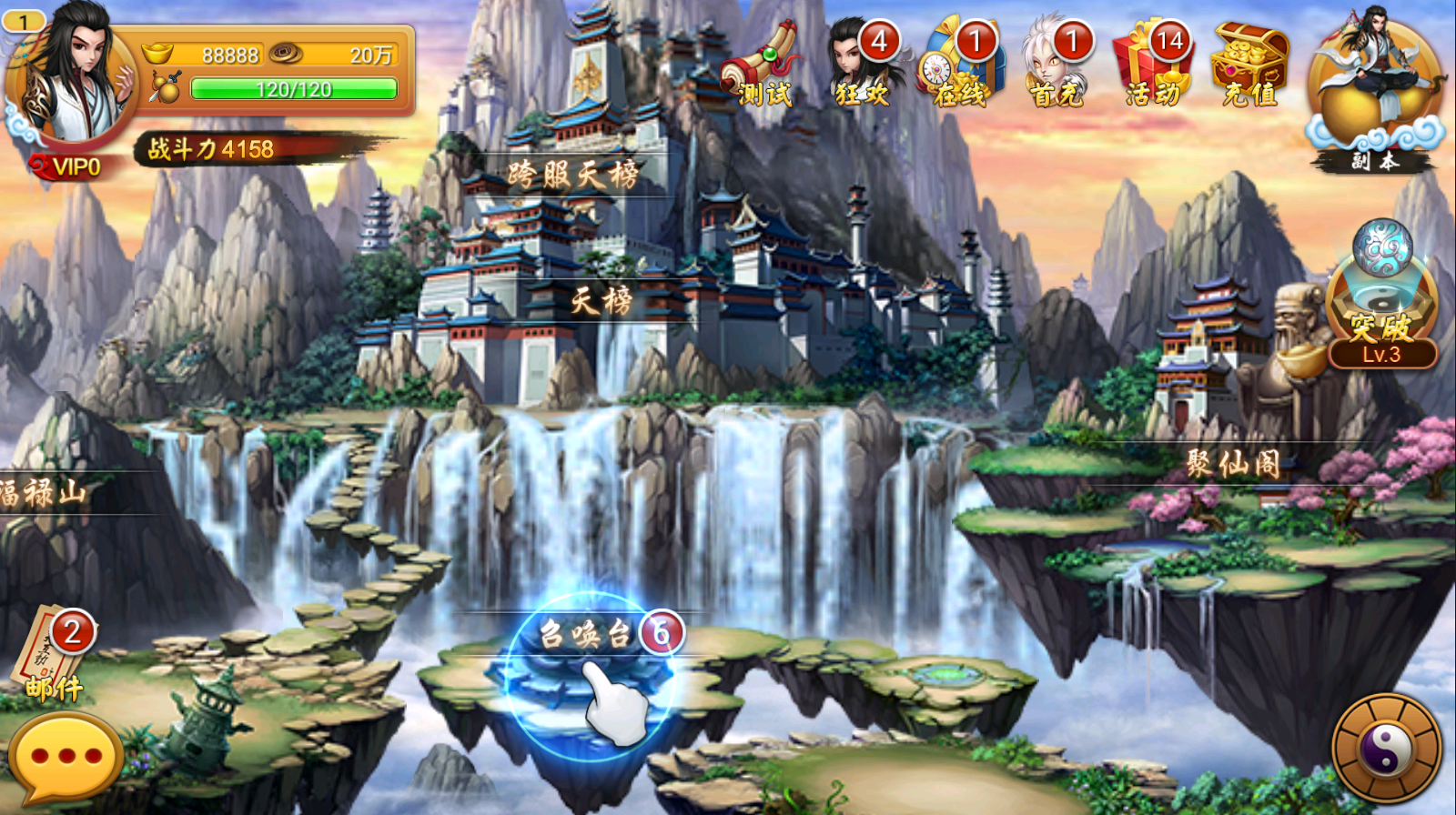This screenshot has width=1456, height=815.
Task: Claim the 在线 online reward
Action: (x=959, y=65)
